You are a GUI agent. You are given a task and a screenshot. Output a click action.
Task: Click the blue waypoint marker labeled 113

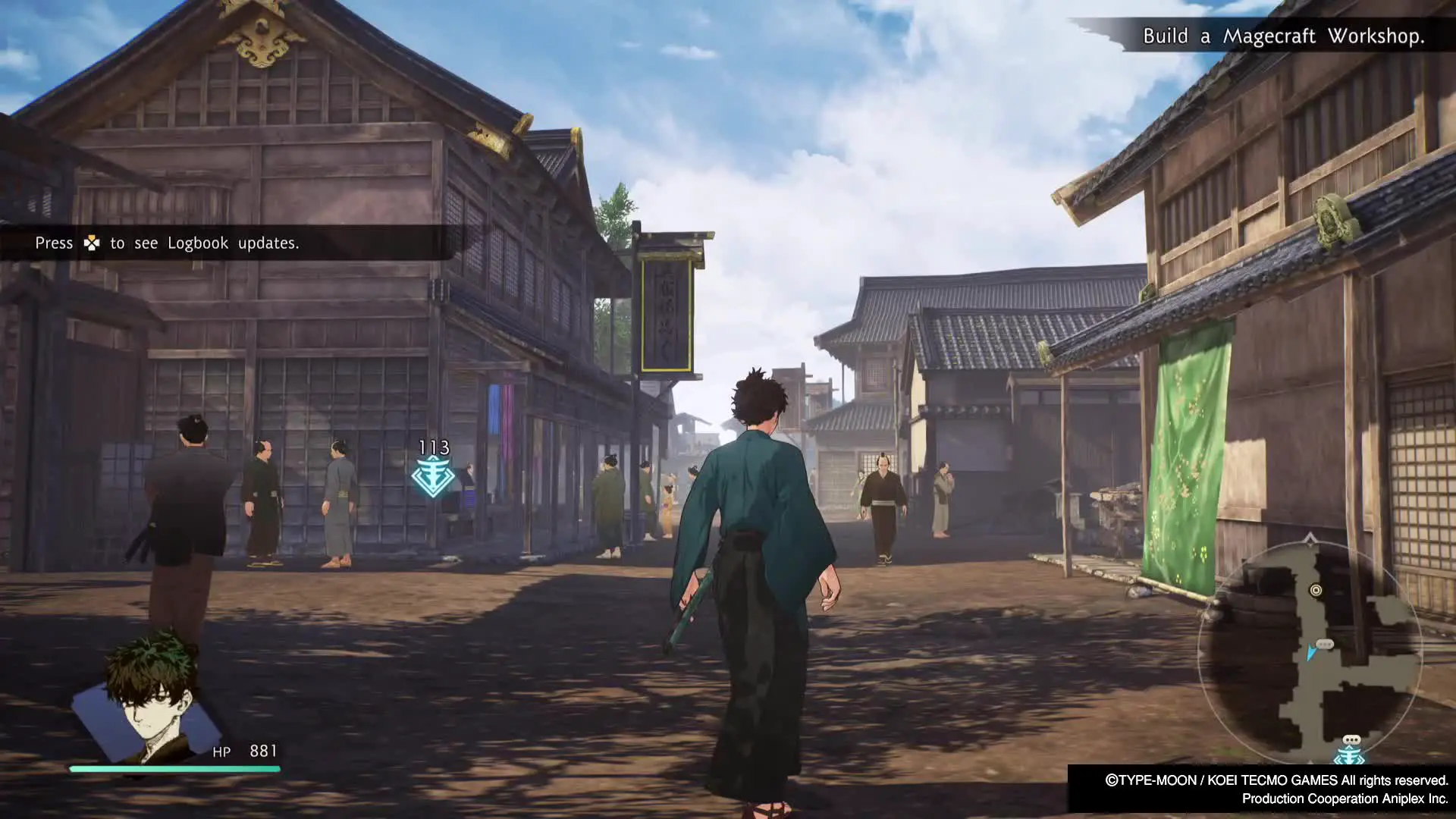[433, 476]
